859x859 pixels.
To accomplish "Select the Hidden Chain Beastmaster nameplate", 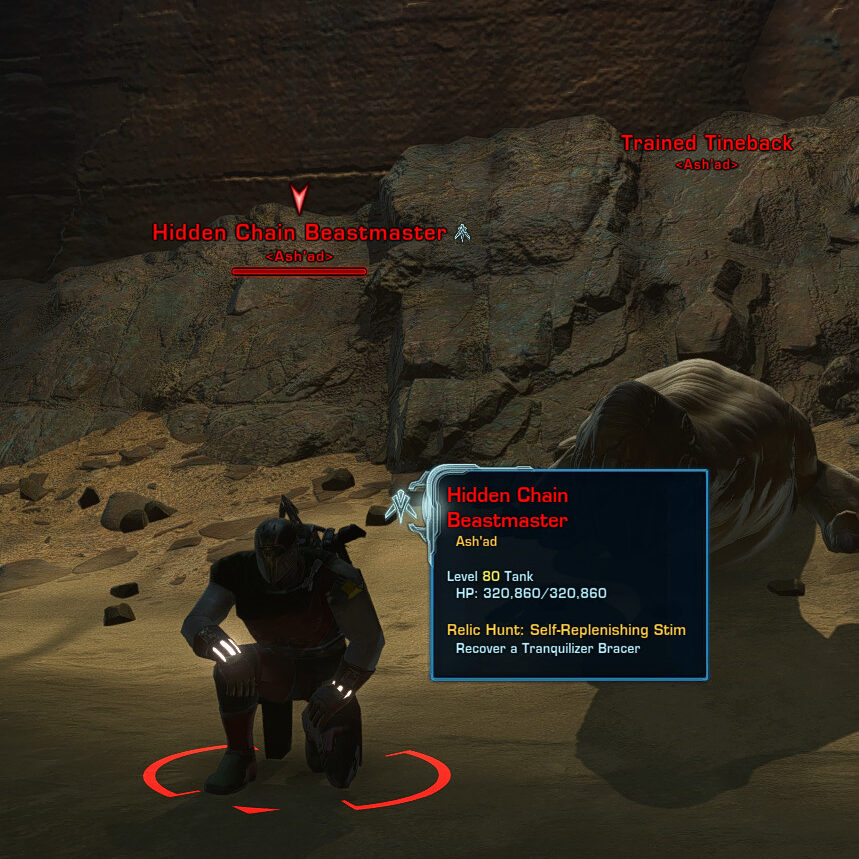I will coord(299,233).
